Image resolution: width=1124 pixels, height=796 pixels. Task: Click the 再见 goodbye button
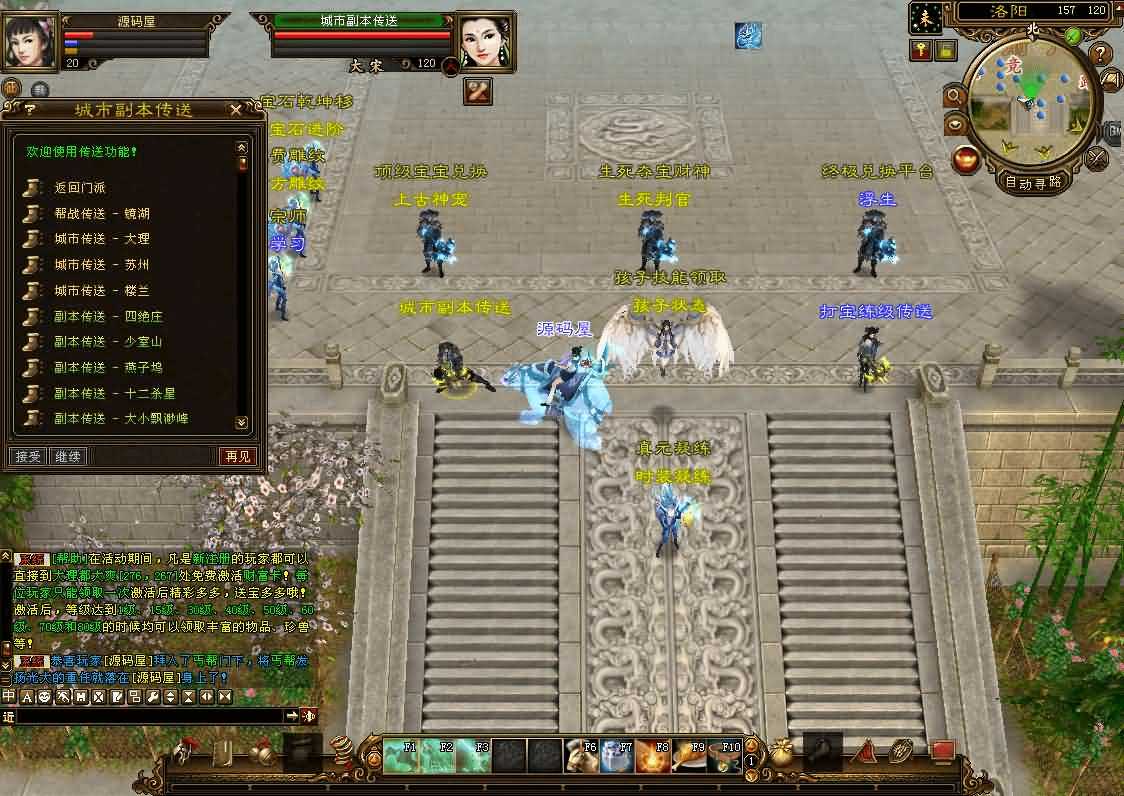(x=238, y=457)
